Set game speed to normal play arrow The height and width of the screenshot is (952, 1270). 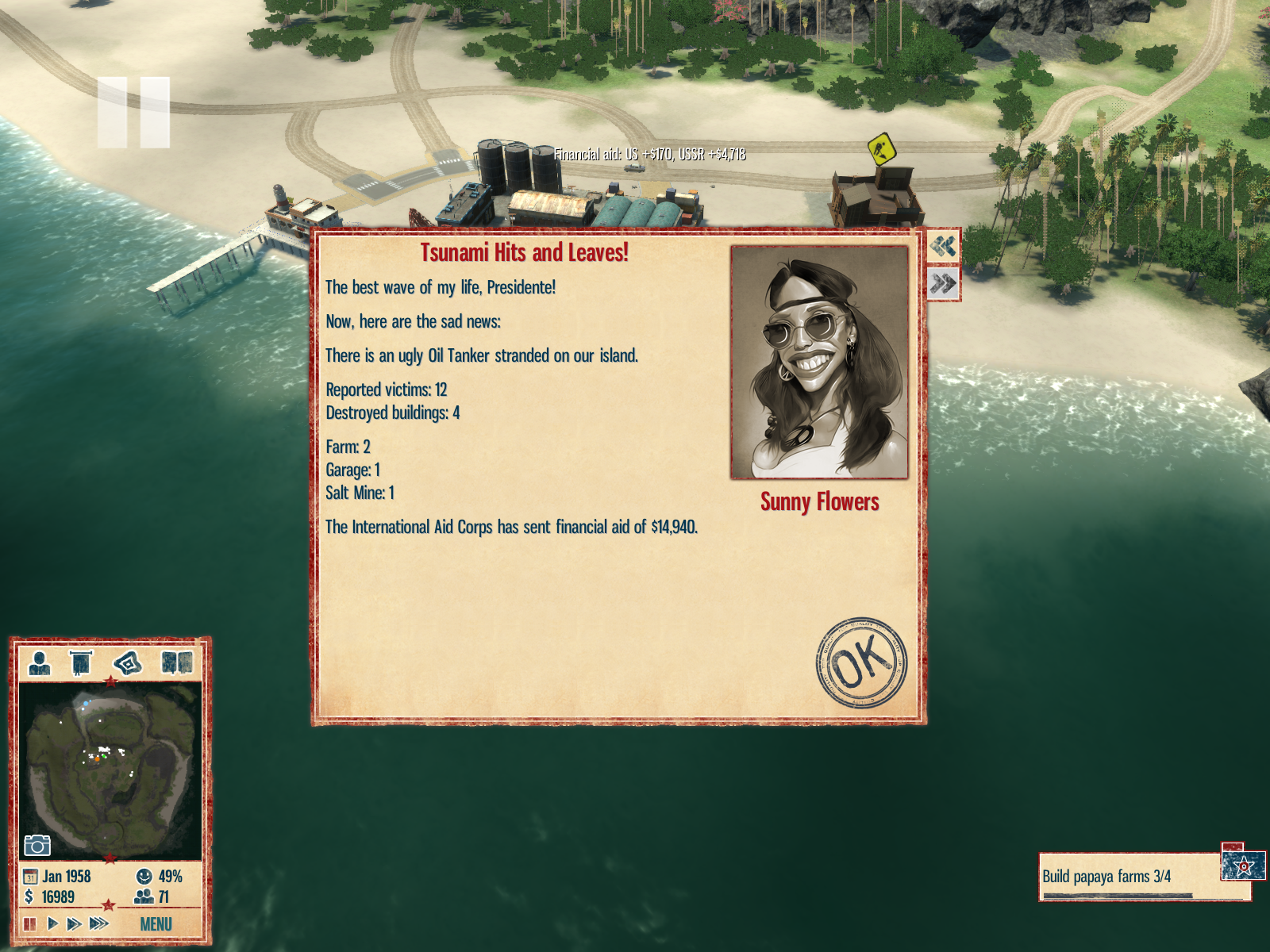(x=52, y=923)
